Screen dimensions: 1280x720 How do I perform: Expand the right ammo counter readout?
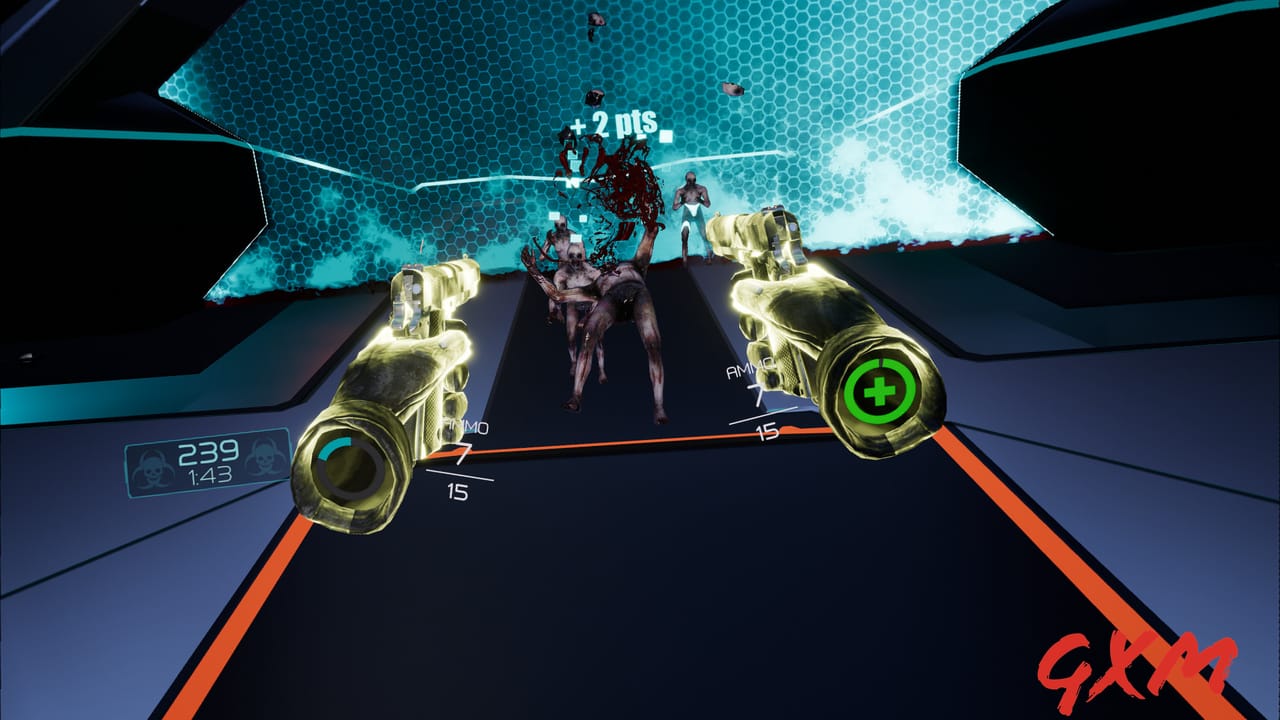point(760,398)
